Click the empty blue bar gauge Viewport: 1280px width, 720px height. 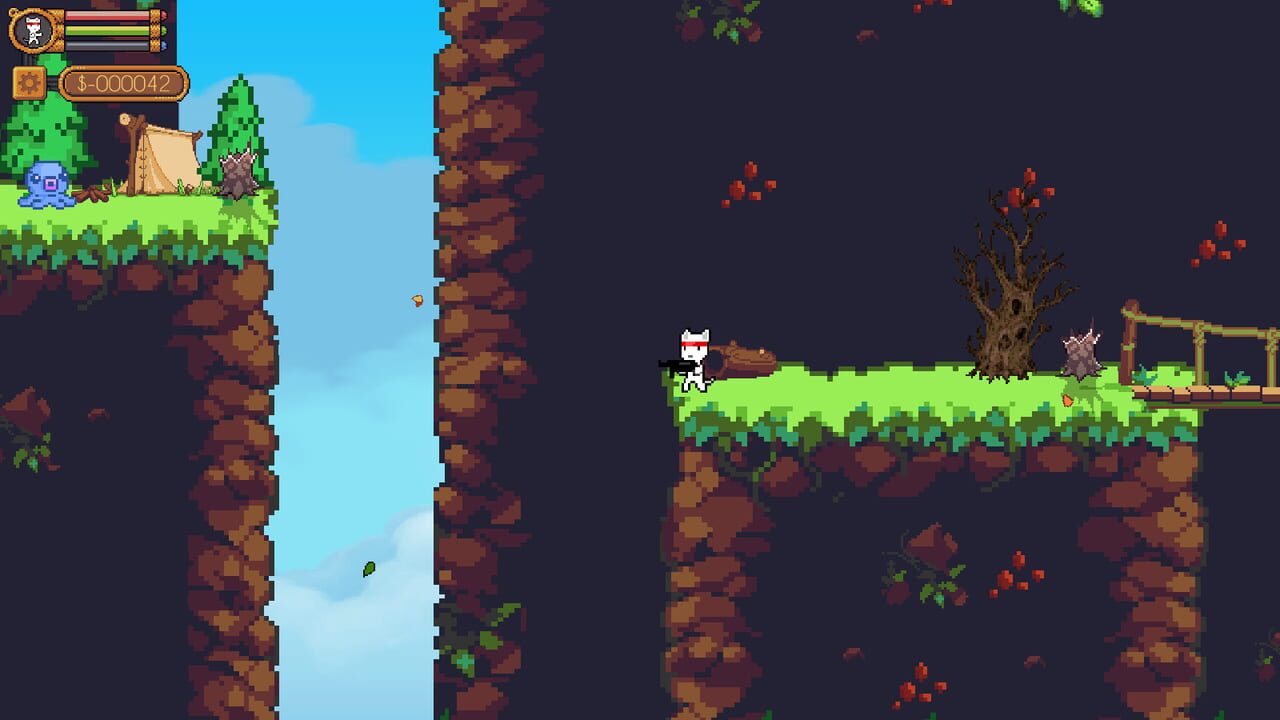pos(105,43)
